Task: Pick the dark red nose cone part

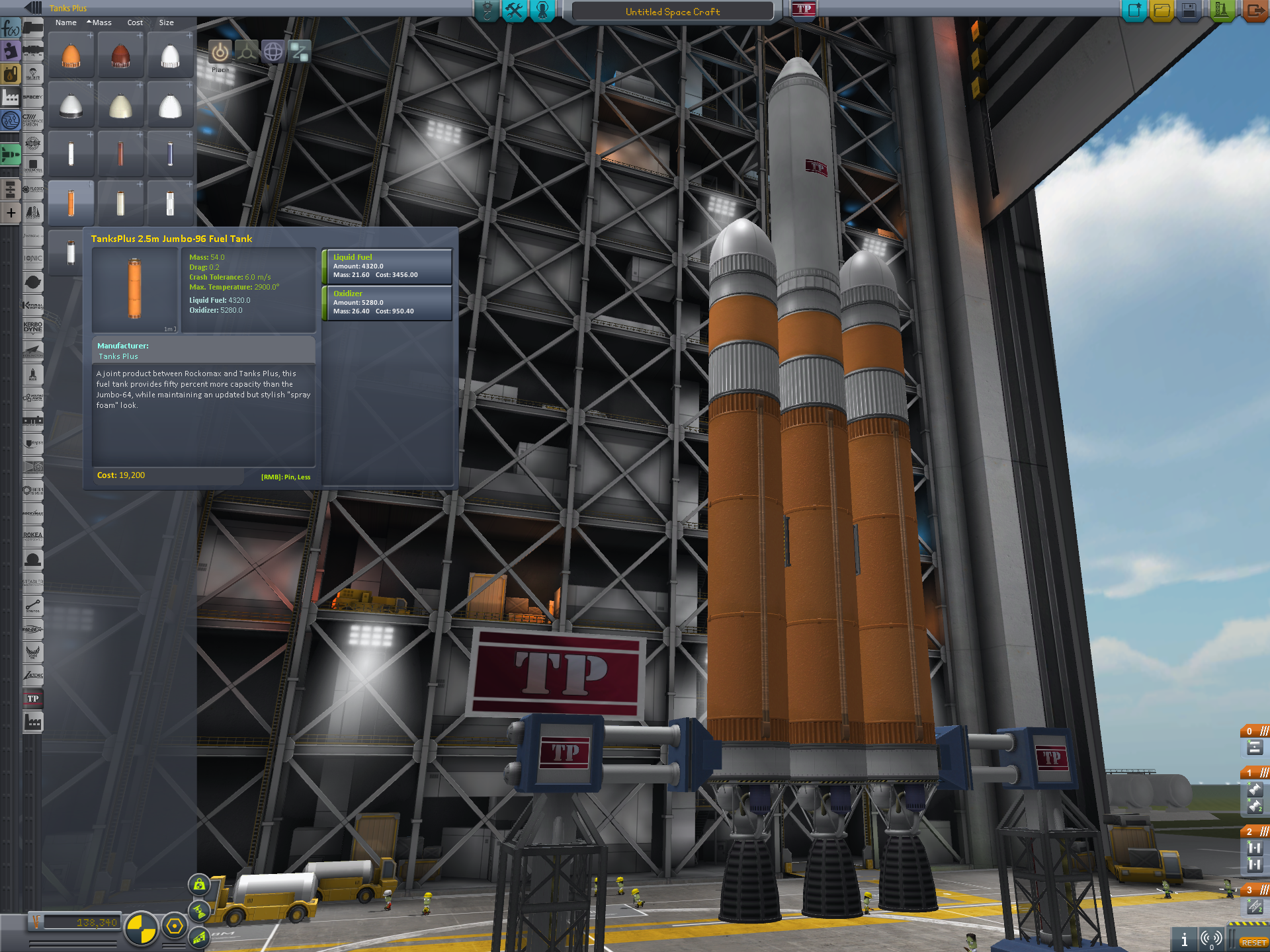Action: [x=120, y=56]
